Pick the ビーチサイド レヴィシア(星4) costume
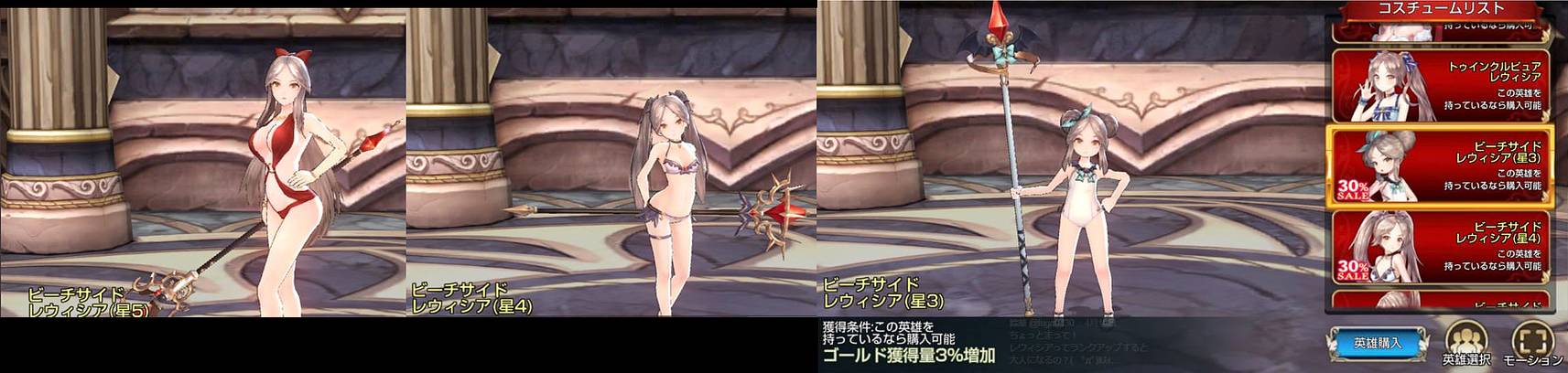Screen dimensions: 1568x373 (x=1441, y=246)
